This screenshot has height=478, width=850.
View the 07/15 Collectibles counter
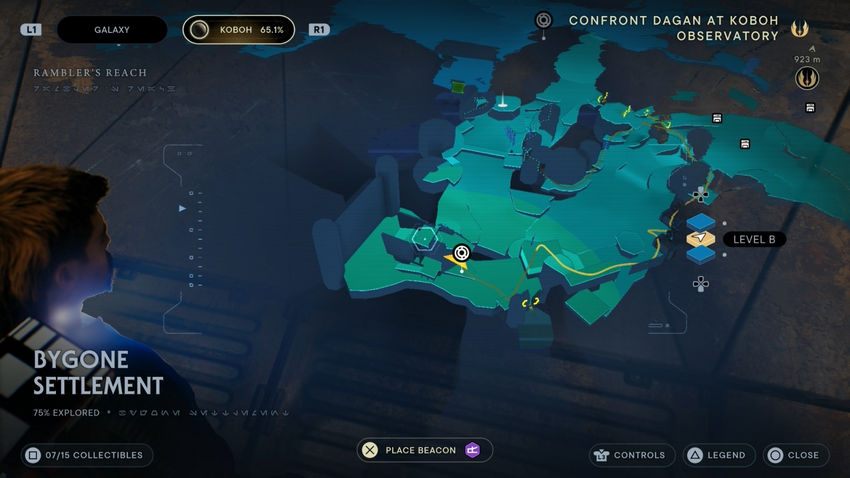pyautogui.click(x=87, y=455)
